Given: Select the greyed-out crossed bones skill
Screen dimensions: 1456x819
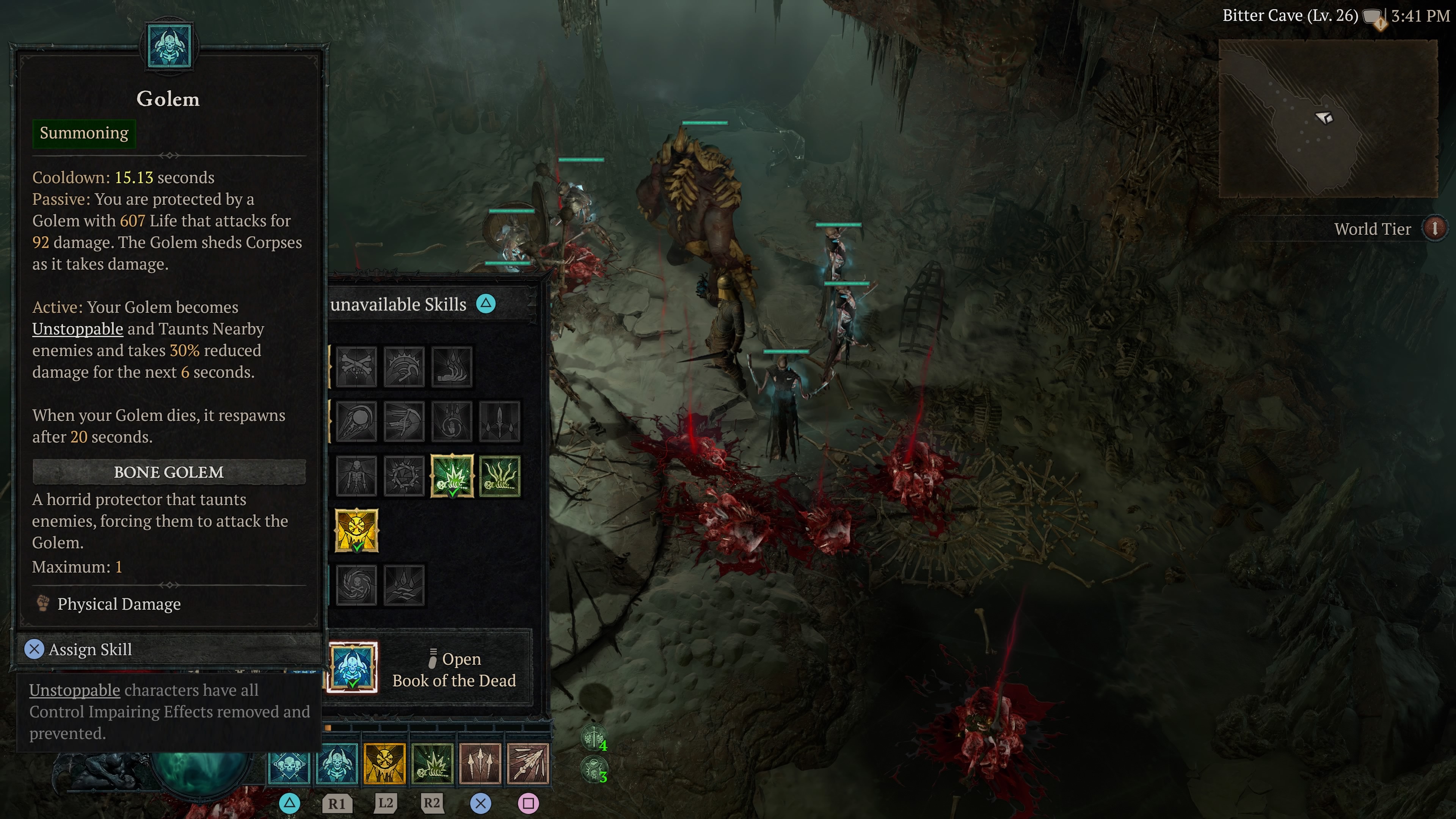Looking at the screenshot, I should pyautogui.click(x=356, y=367).
